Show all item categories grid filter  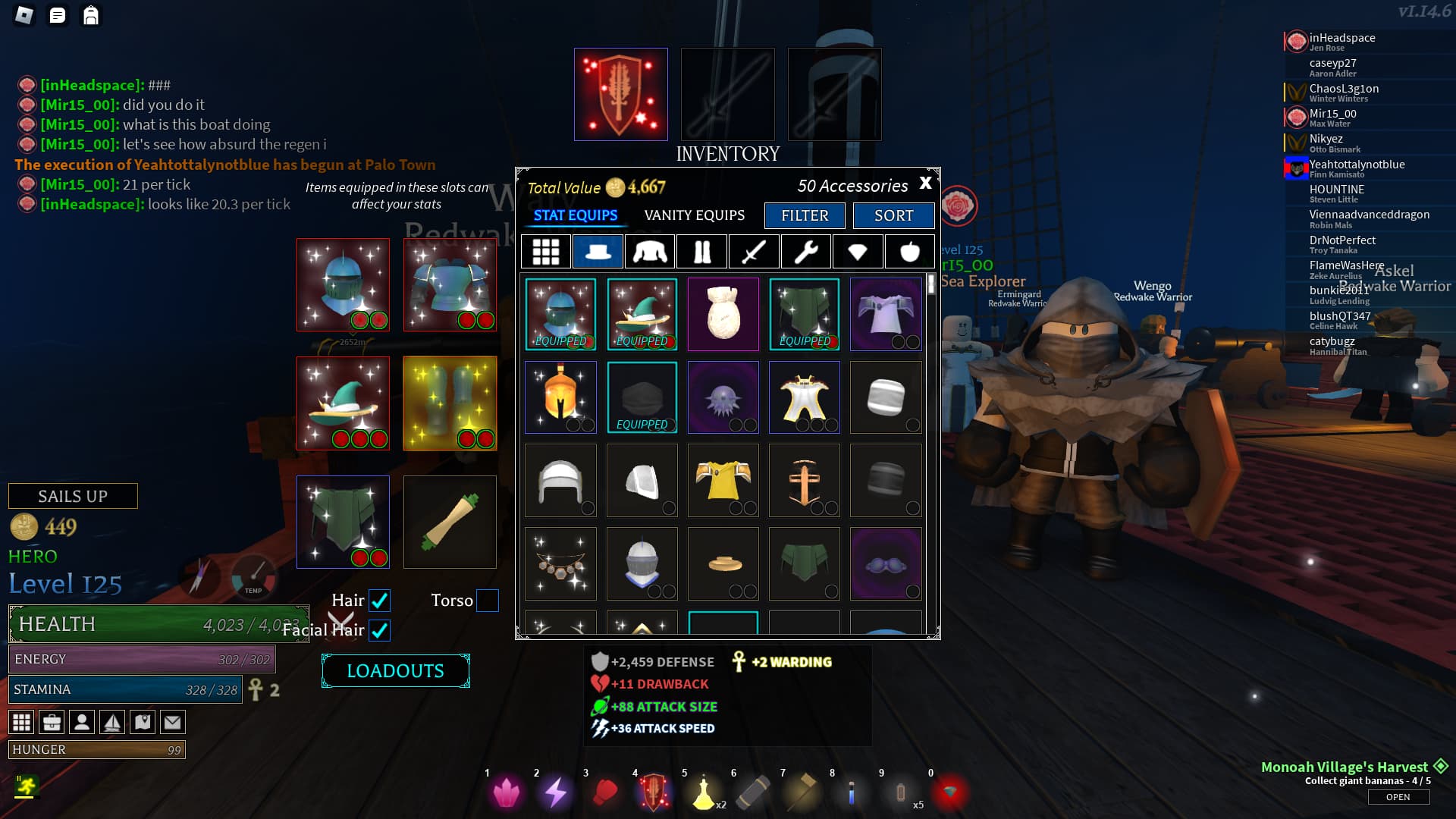pyautogui.click(x=545, y=252)
